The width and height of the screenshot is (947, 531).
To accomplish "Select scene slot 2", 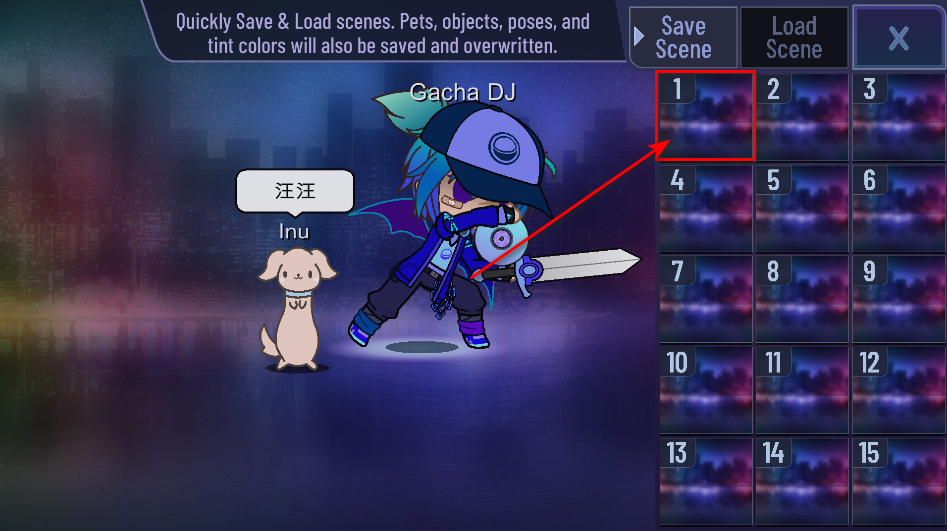I will (x=801, y=115).
